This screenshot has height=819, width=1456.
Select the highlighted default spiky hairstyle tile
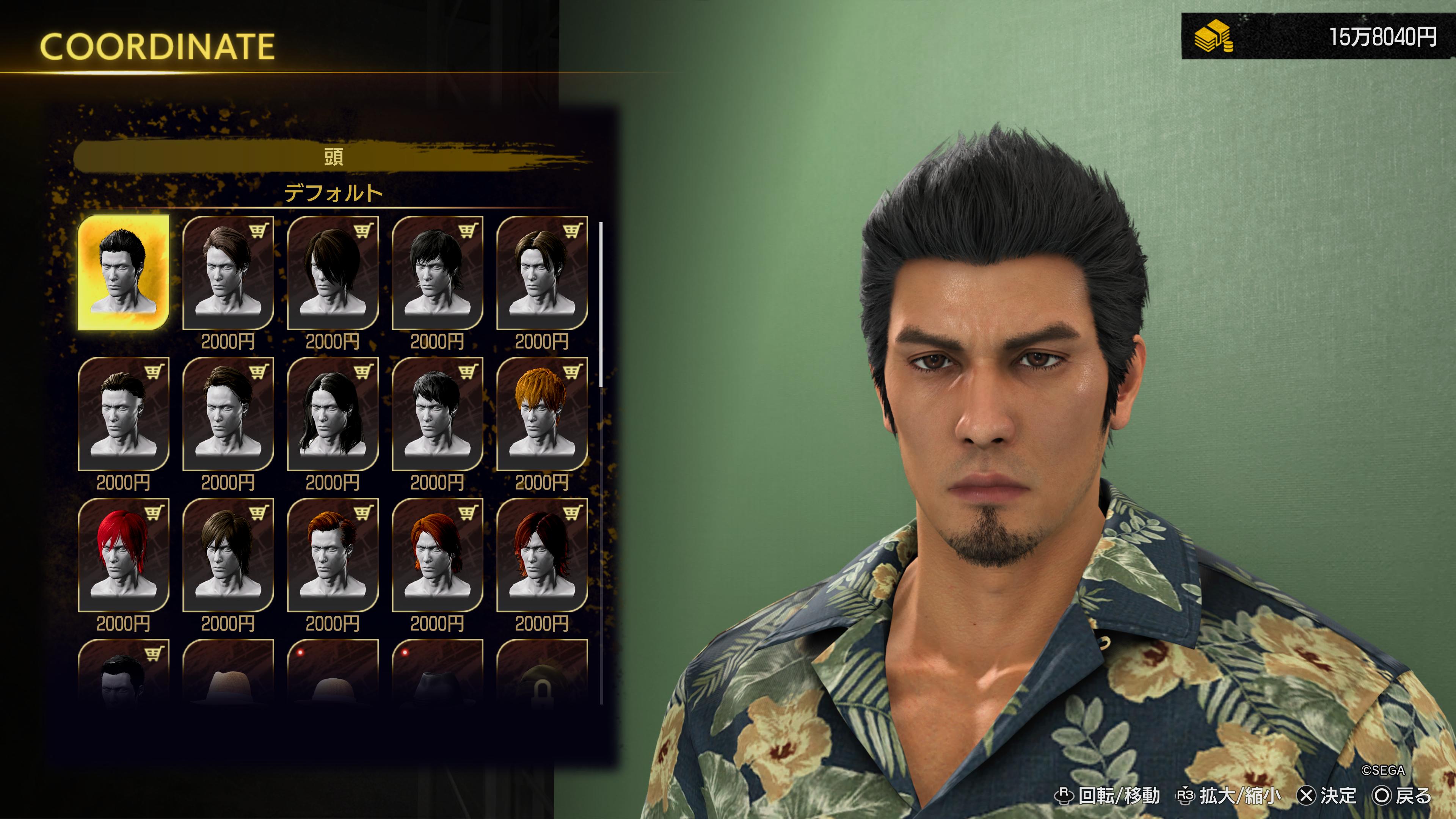click(123, 272)
